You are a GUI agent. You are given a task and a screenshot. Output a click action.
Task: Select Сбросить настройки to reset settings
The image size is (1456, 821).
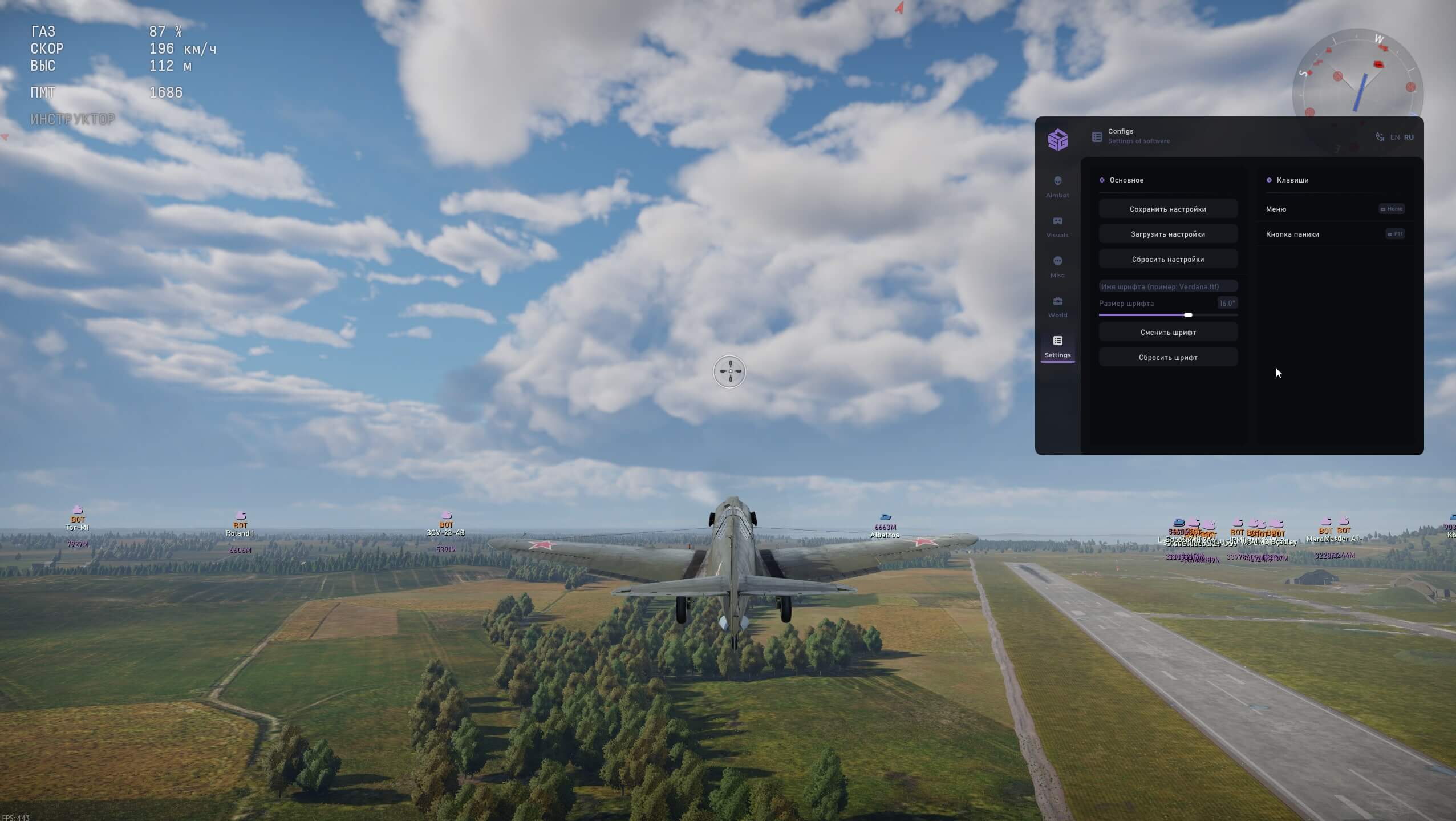click(1167, 259)
